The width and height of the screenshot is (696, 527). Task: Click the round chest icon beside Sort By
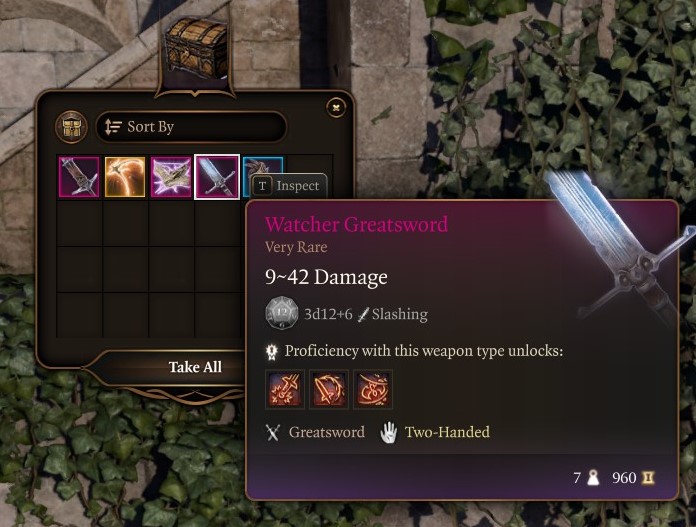point(72,127)
